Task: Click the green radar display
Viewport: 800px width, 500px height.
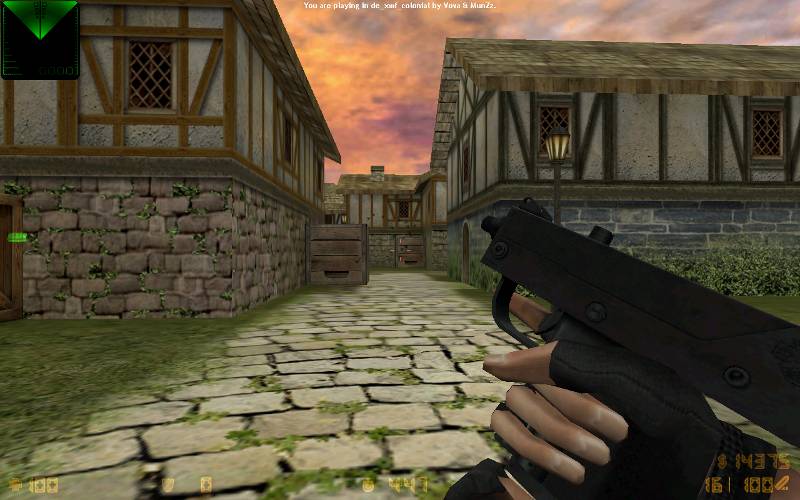Action: click(39, 38)
